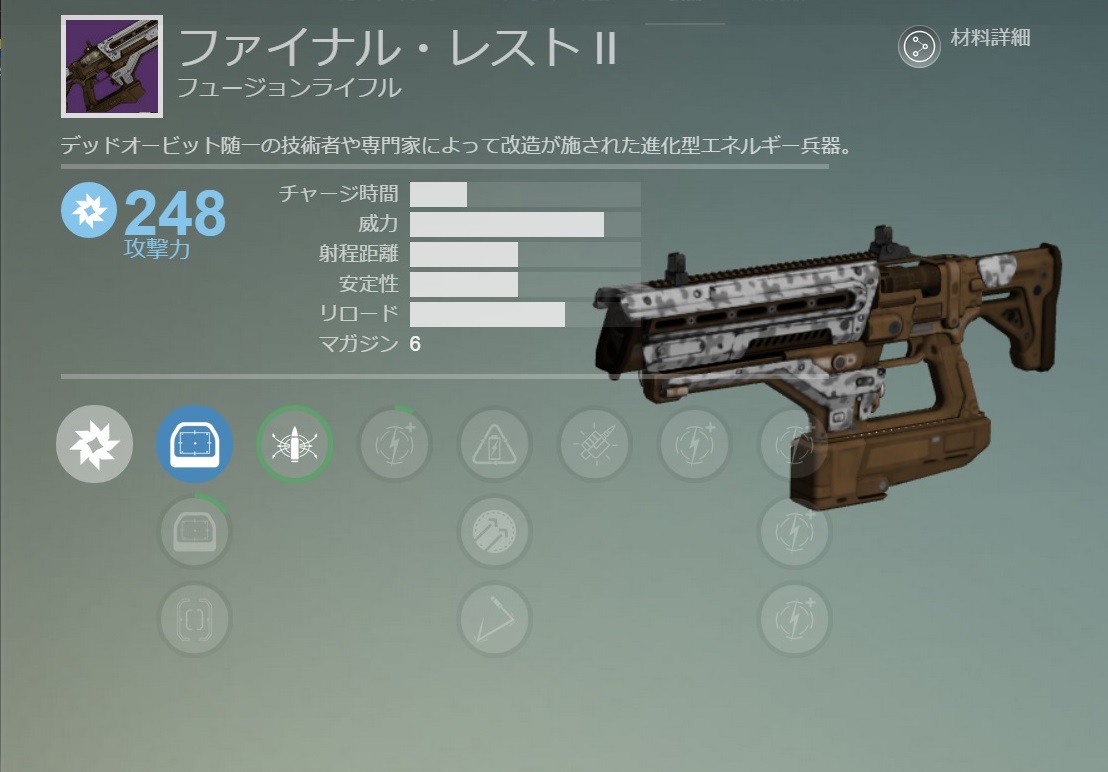Choose the blue highlighted scope perk
Viewport: 1108px width, 772px height.
point(195,445)
